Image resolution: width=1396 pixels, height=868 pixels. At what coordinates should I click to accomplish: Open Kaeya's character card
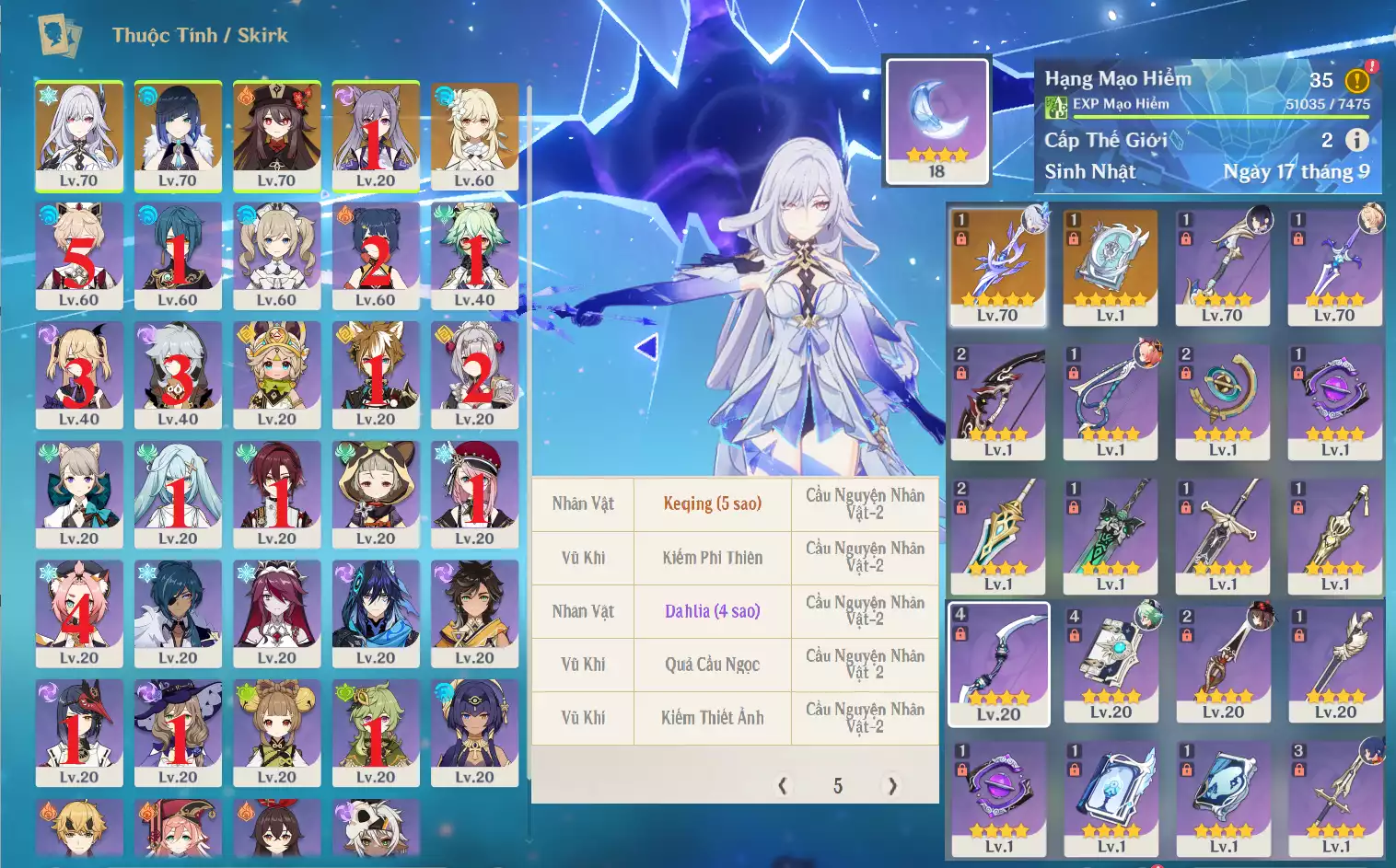pos(178,613)
